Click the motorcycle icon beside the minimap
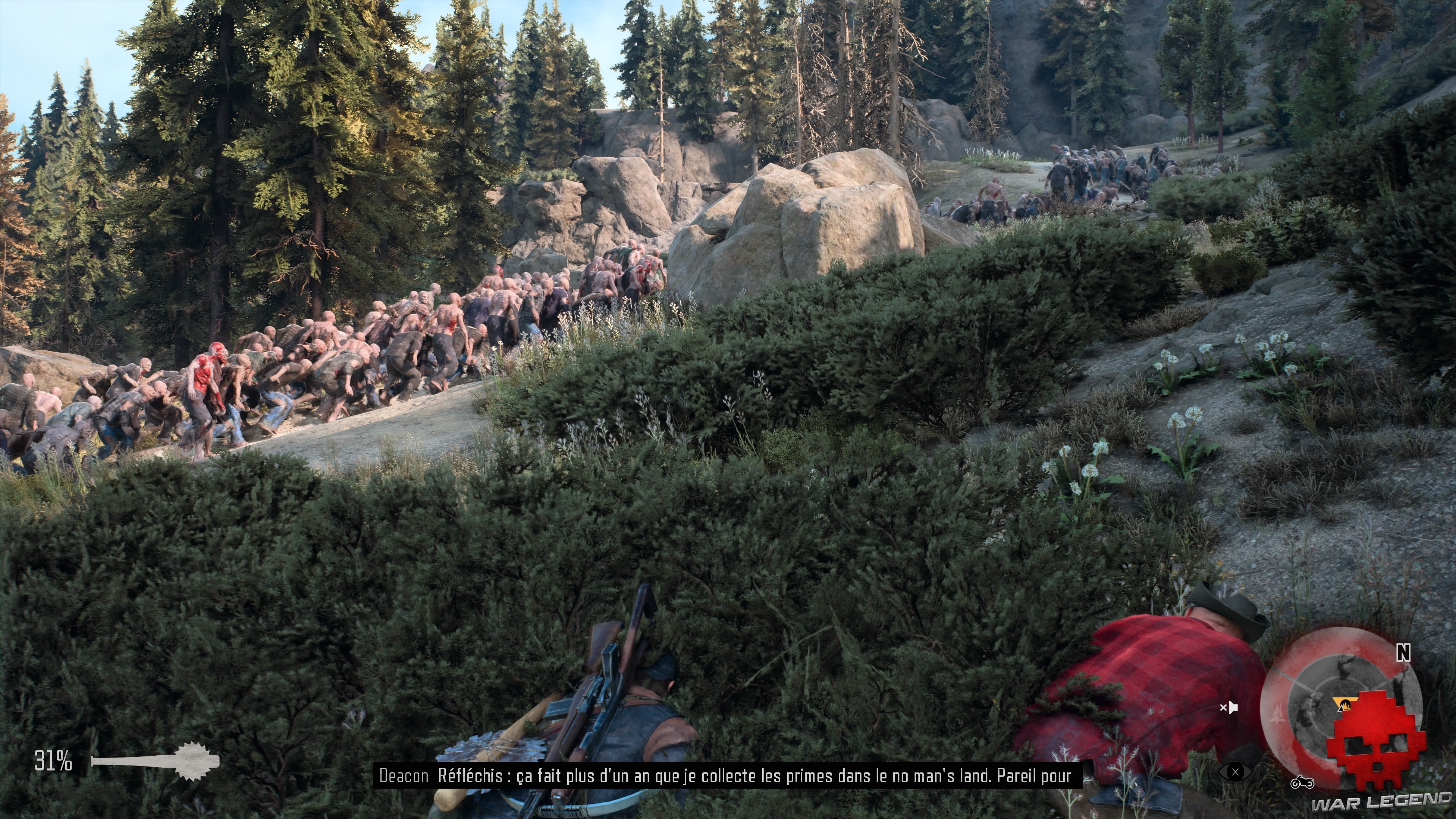Image resolution: width=1456 pixels, height=819 pixels. tap(1302, 782)
